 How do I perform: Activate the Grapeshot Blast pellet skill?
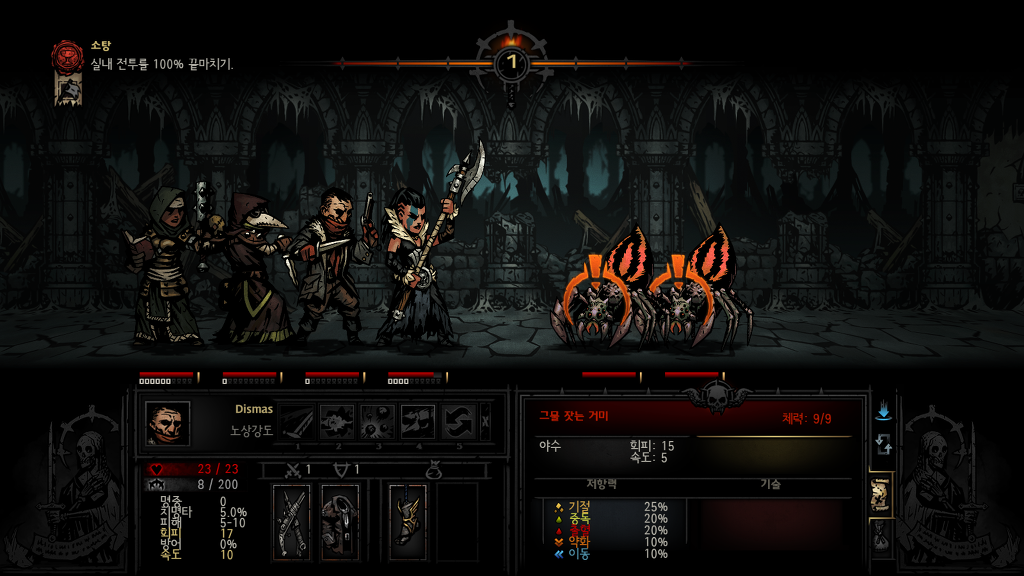click(x=379, y=422)
